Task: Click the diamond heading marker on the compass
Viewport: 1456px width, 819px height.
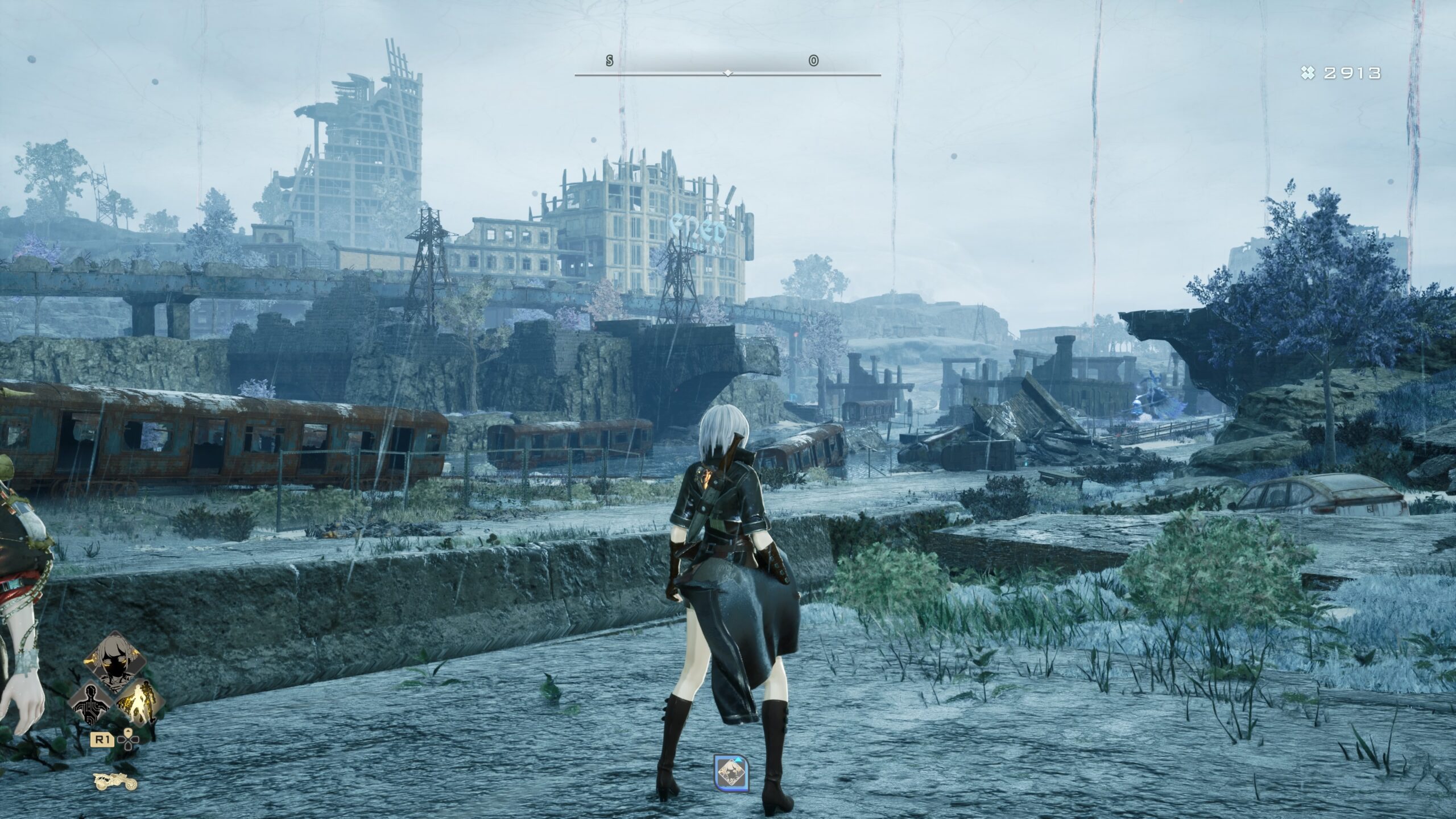Action: click(x=727, y=73)
